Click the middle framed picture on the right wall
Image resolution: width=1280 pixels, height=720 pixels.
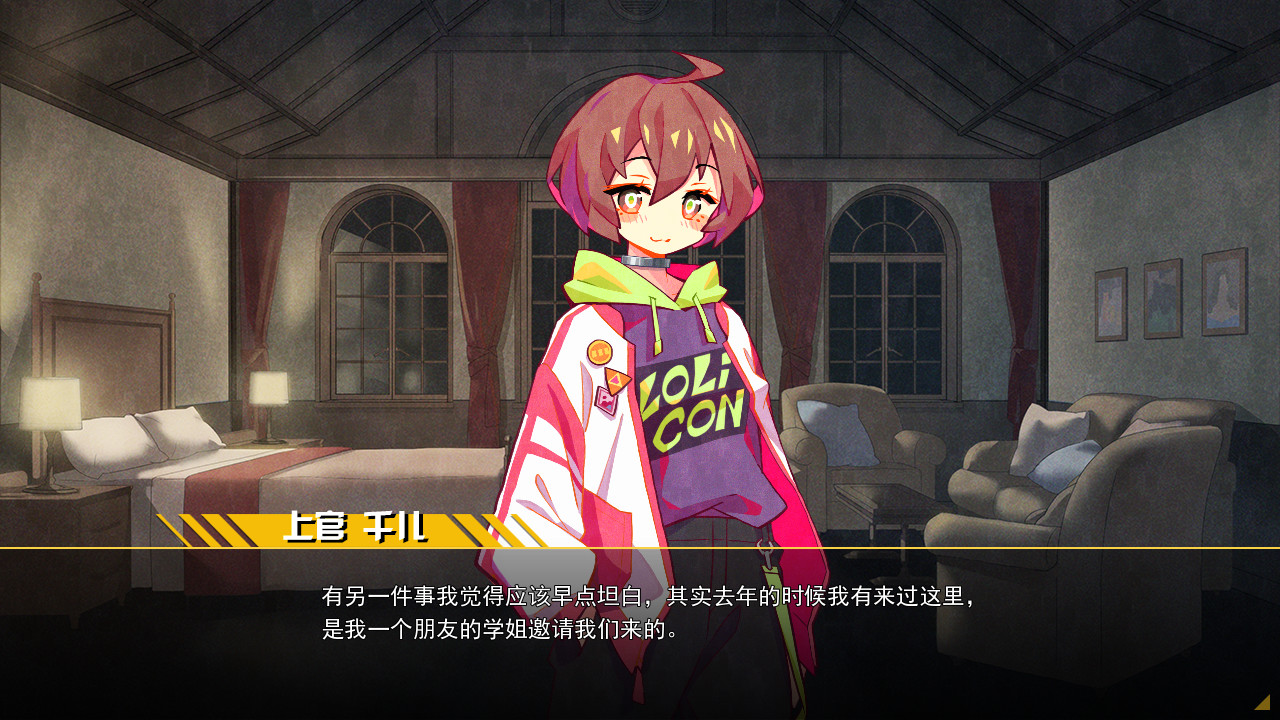coord(1163,297)
